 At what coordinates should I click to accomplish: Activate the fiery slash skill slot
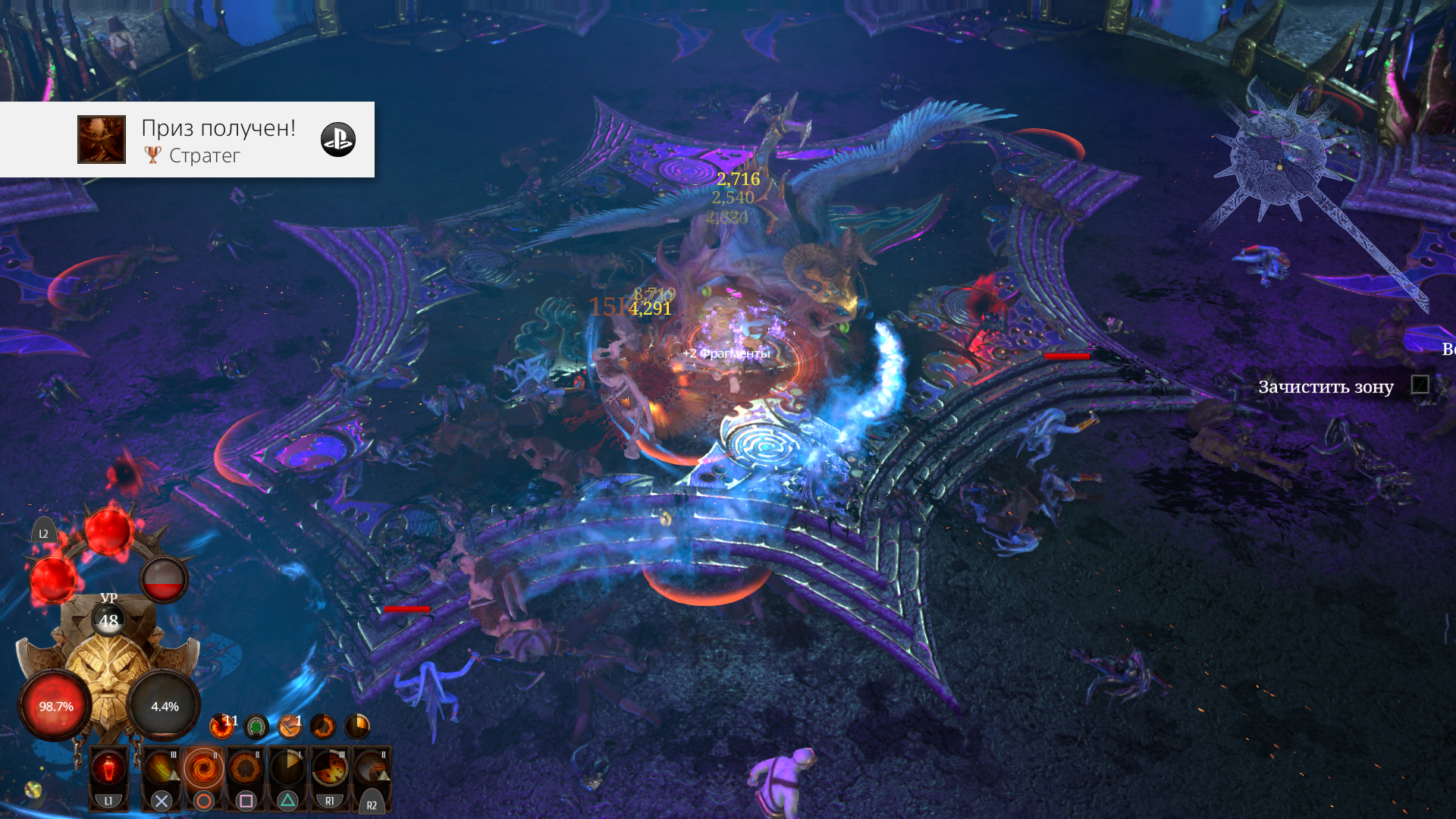(162, 770)
